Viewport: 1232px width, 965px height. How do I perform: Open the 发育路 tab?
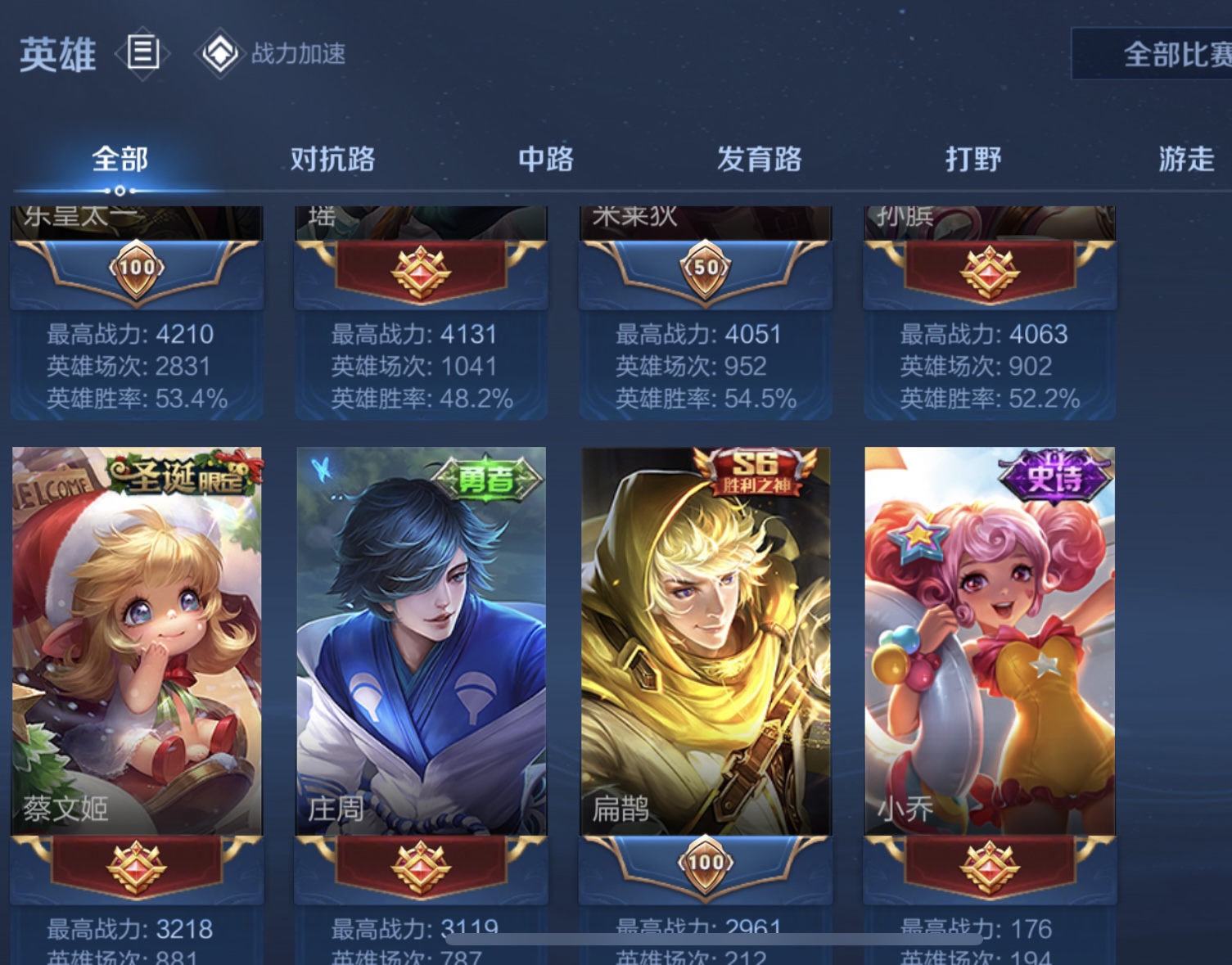point(759,159)
